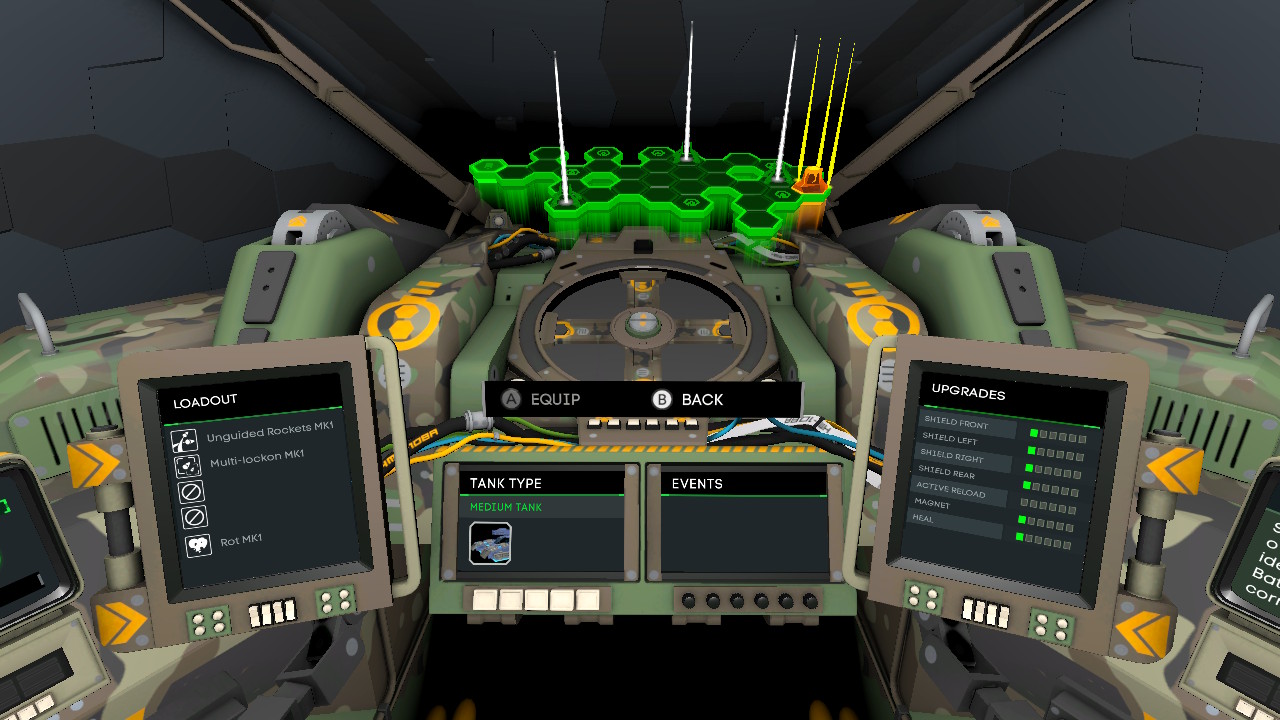Click the first empty loadout slot icon

point(191,491)
